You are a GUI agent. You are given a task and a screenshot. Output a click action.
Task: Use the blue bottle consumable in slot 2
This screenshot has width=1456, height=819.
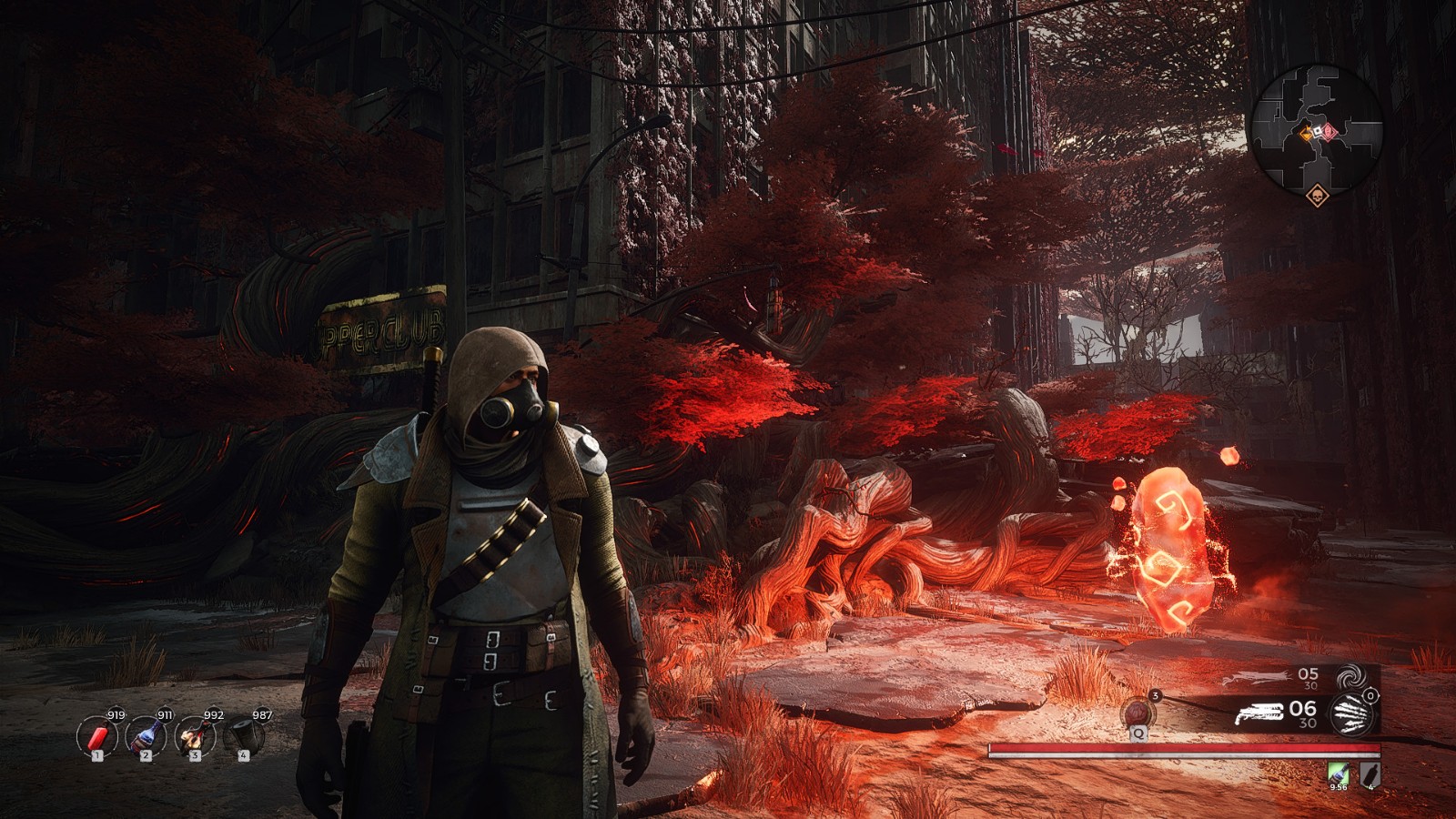146,735
